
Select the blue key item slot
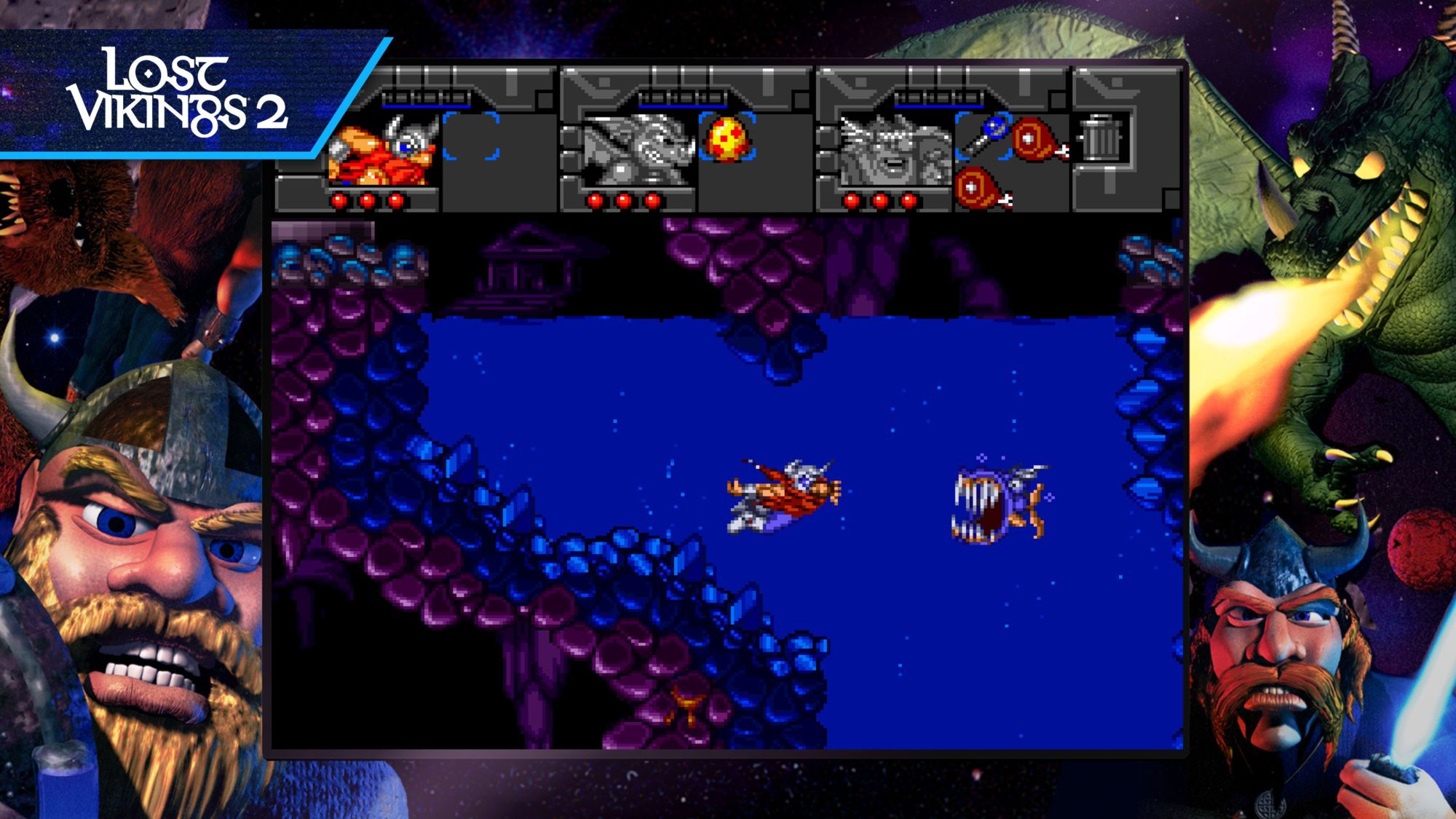coord(984,134)
